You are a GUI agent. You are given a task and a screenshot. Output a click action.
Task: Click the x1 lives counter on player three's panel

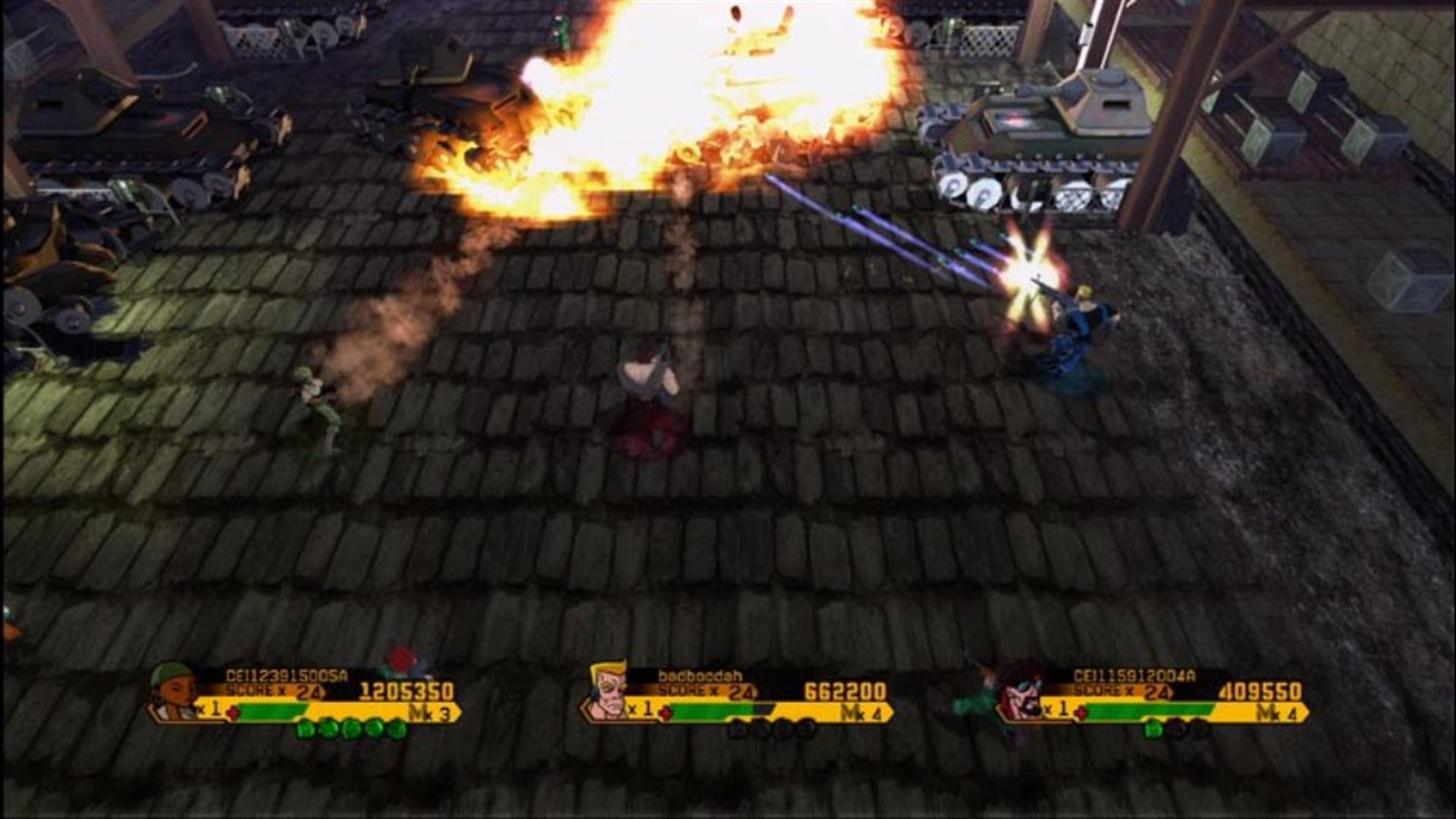point(1056,708)
